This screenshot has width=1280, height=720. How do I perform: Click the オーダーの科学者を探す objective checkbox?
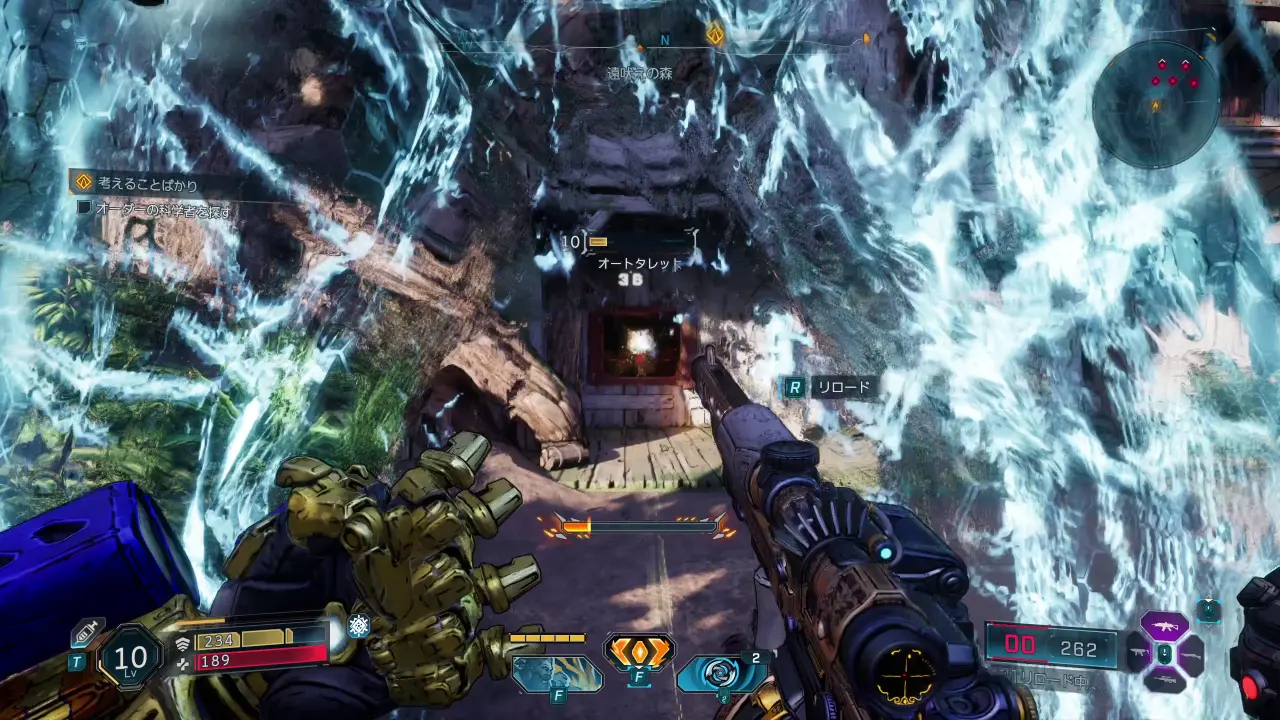(x=85, y=210)
